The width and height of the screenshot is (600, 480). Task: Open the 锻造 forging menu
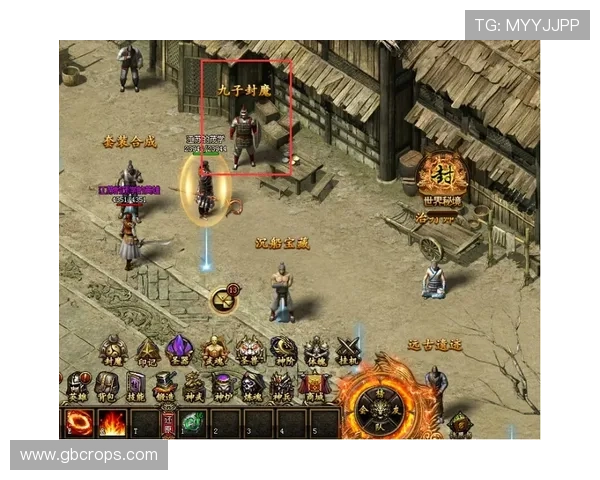[165, 385]
